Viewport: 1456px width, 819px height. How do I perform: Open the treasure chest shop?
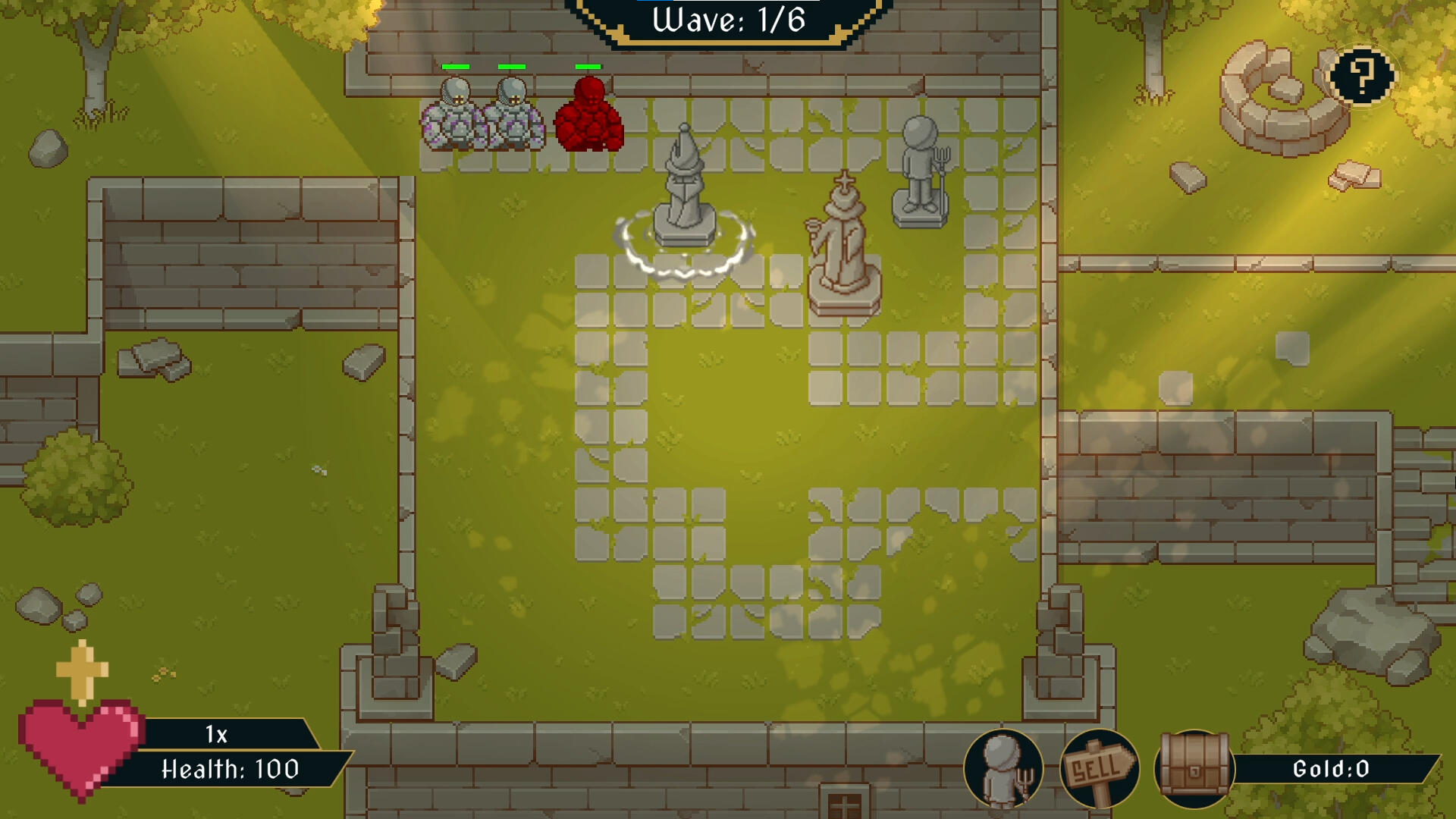(x=1194, y=769)
